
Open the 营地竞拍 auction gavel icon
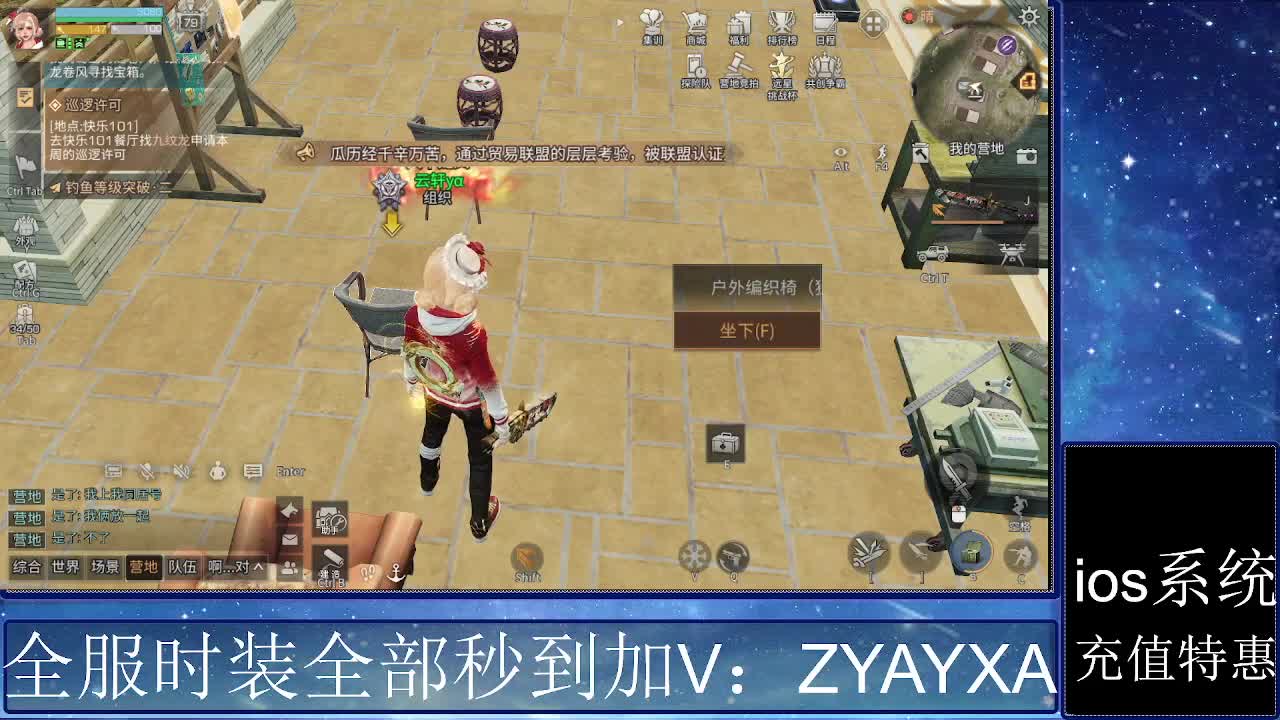pos(737,62)
